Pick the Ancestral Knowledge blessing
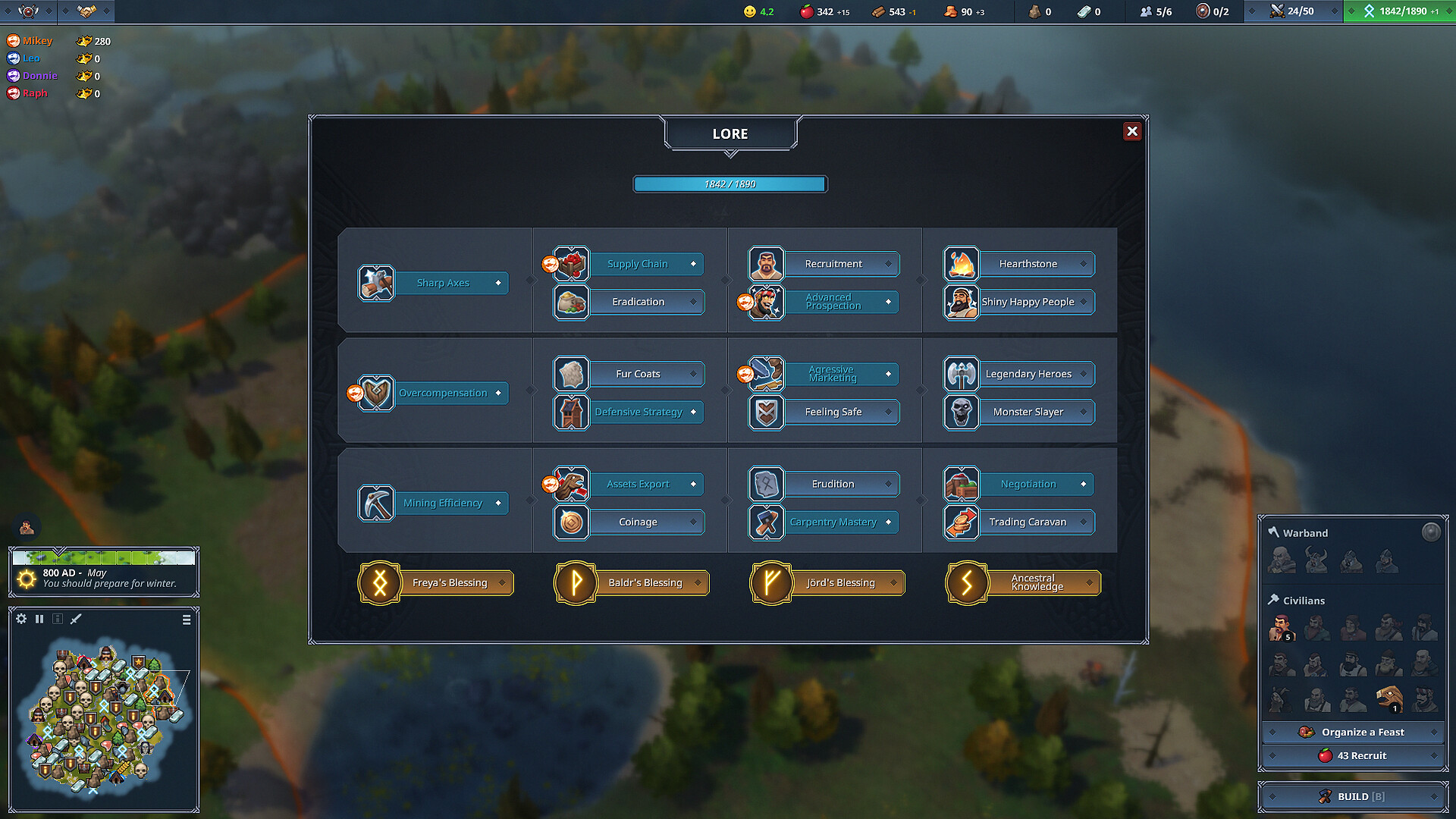The width and height of the screenshot is (1456, 819). [1036, 582]
